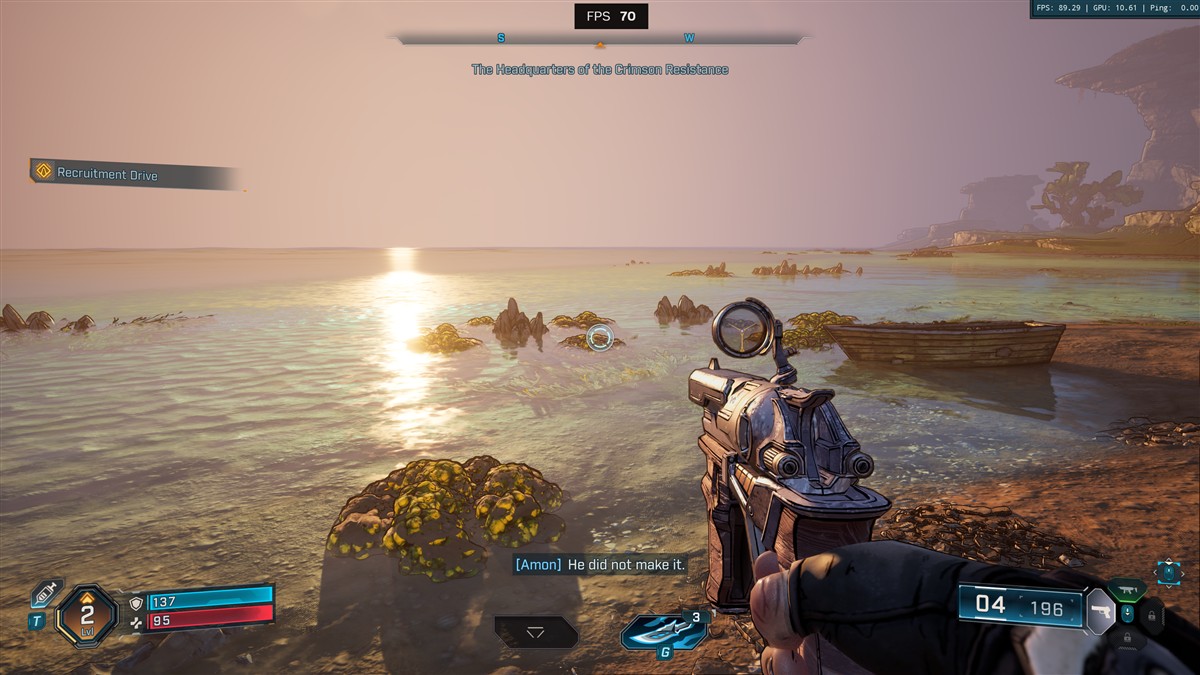The image size is (1200, 675).
Task: Click the compass bar heading strip
Action: [600, 39]
